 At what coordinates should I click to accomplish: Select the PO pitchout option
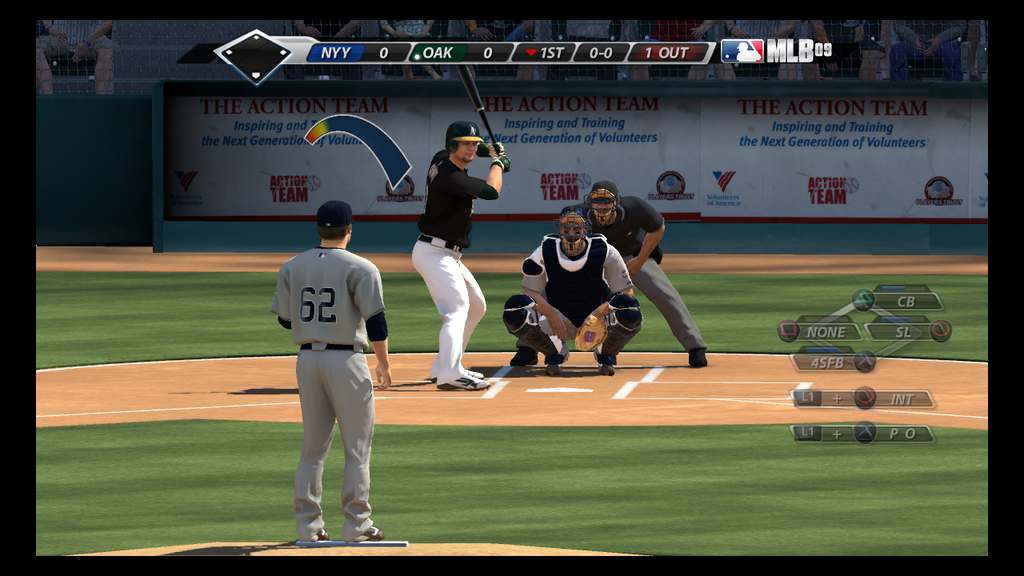point(901,433)
